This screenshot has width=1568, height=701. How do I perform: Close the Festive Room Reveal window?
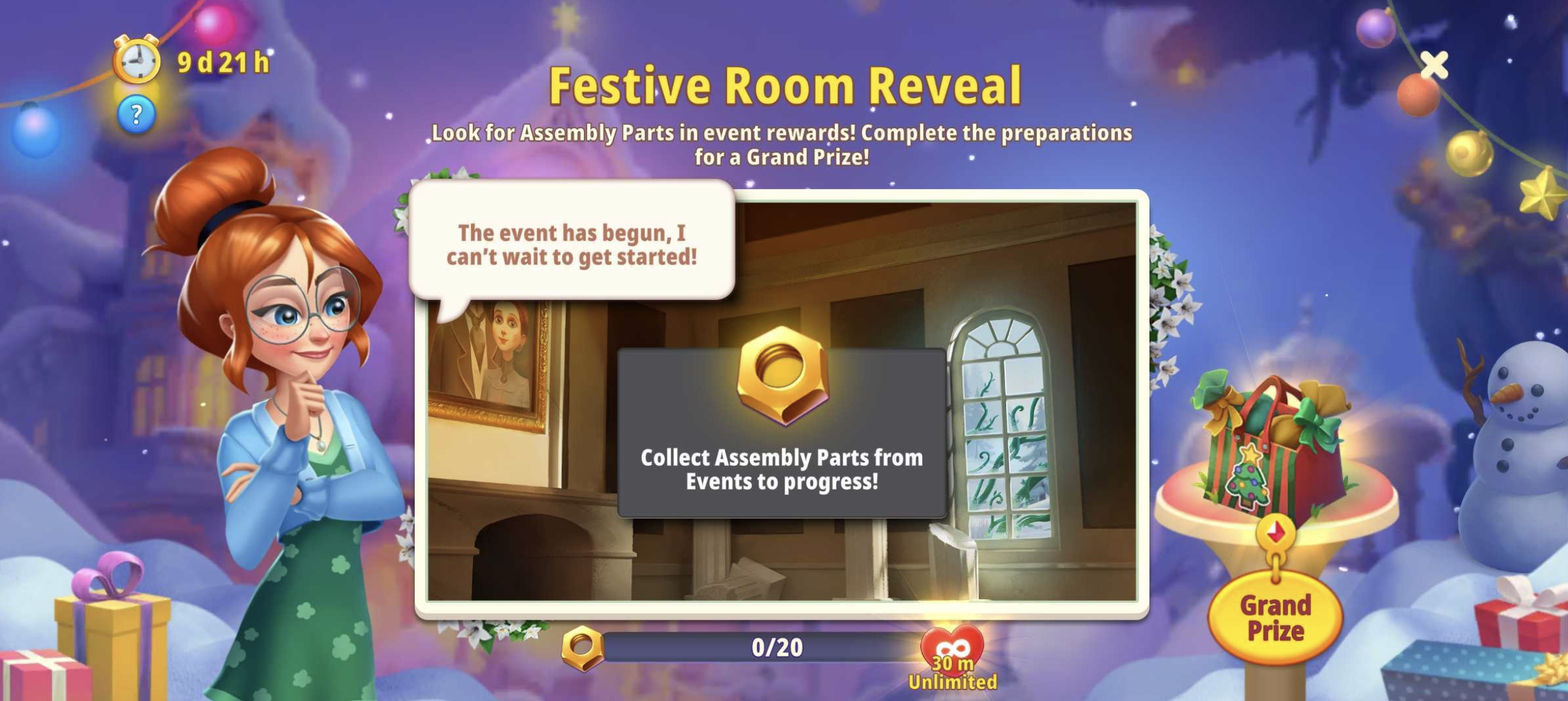(x=1433, y=65)
